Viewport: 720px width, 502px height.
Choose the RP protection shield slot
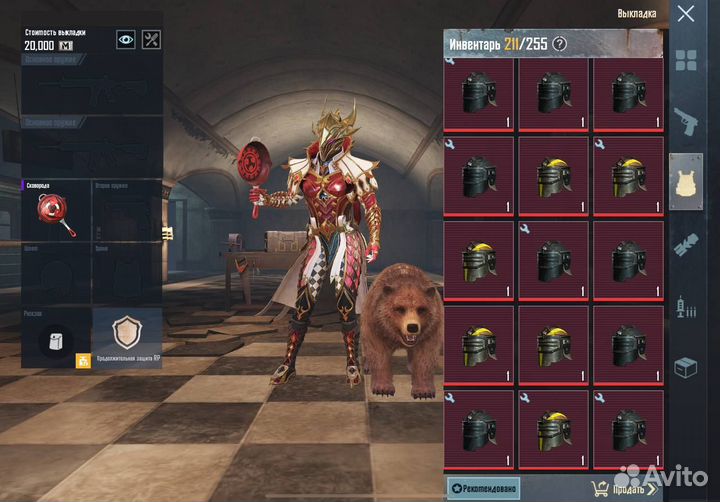[126, 337]
